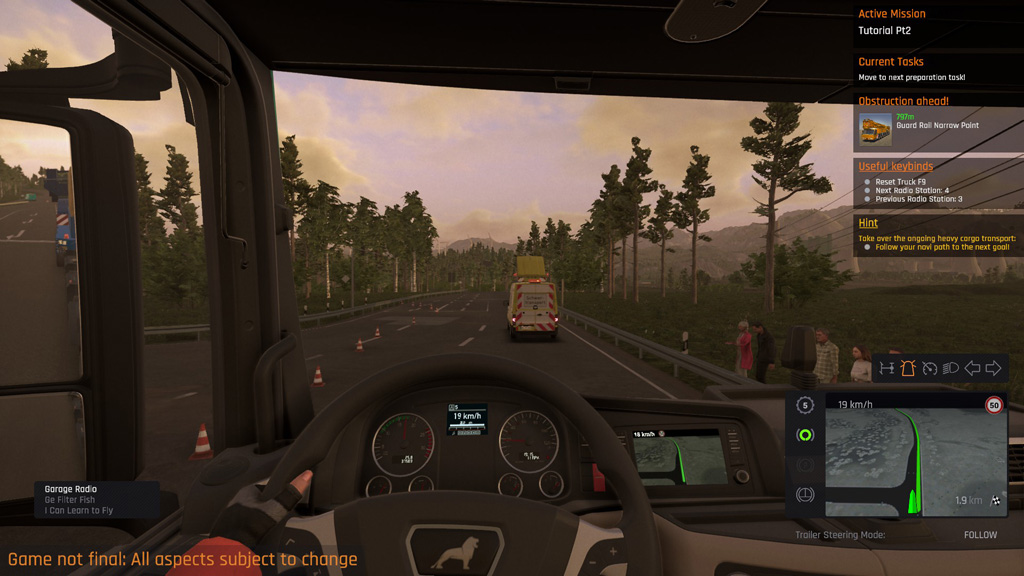1024x576 pixels.
Task: Click the steering wheel mode icon
Action: tap(805, 495)
